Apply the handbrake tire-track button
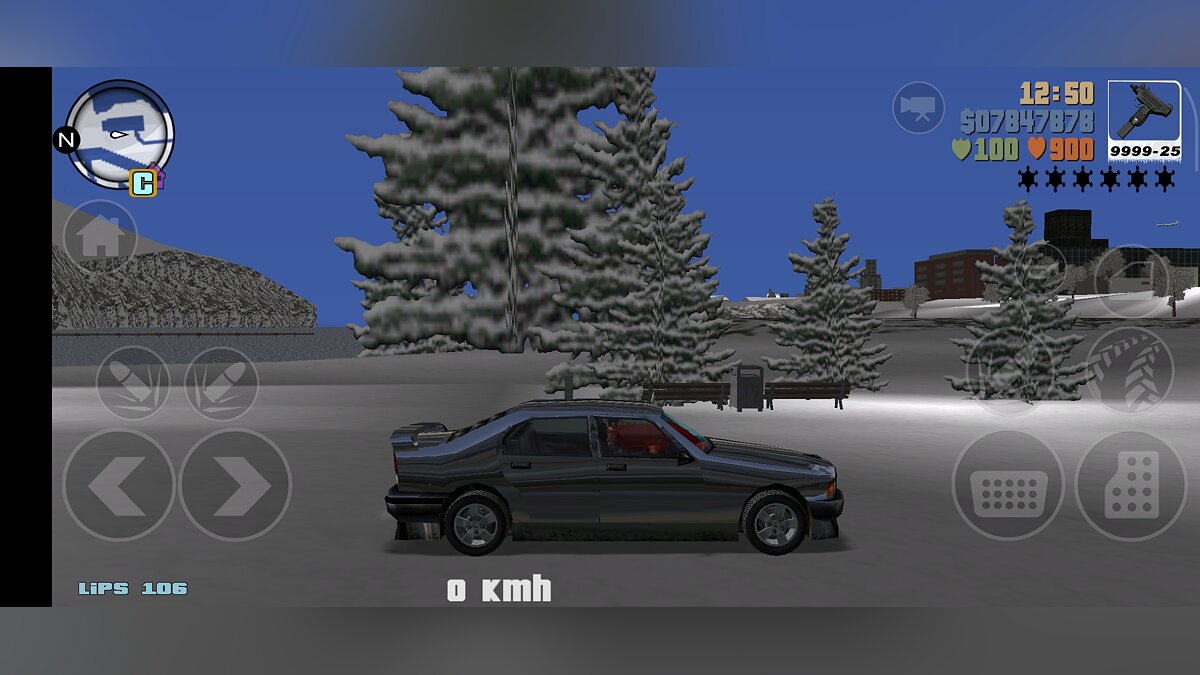 point(1129,369)
